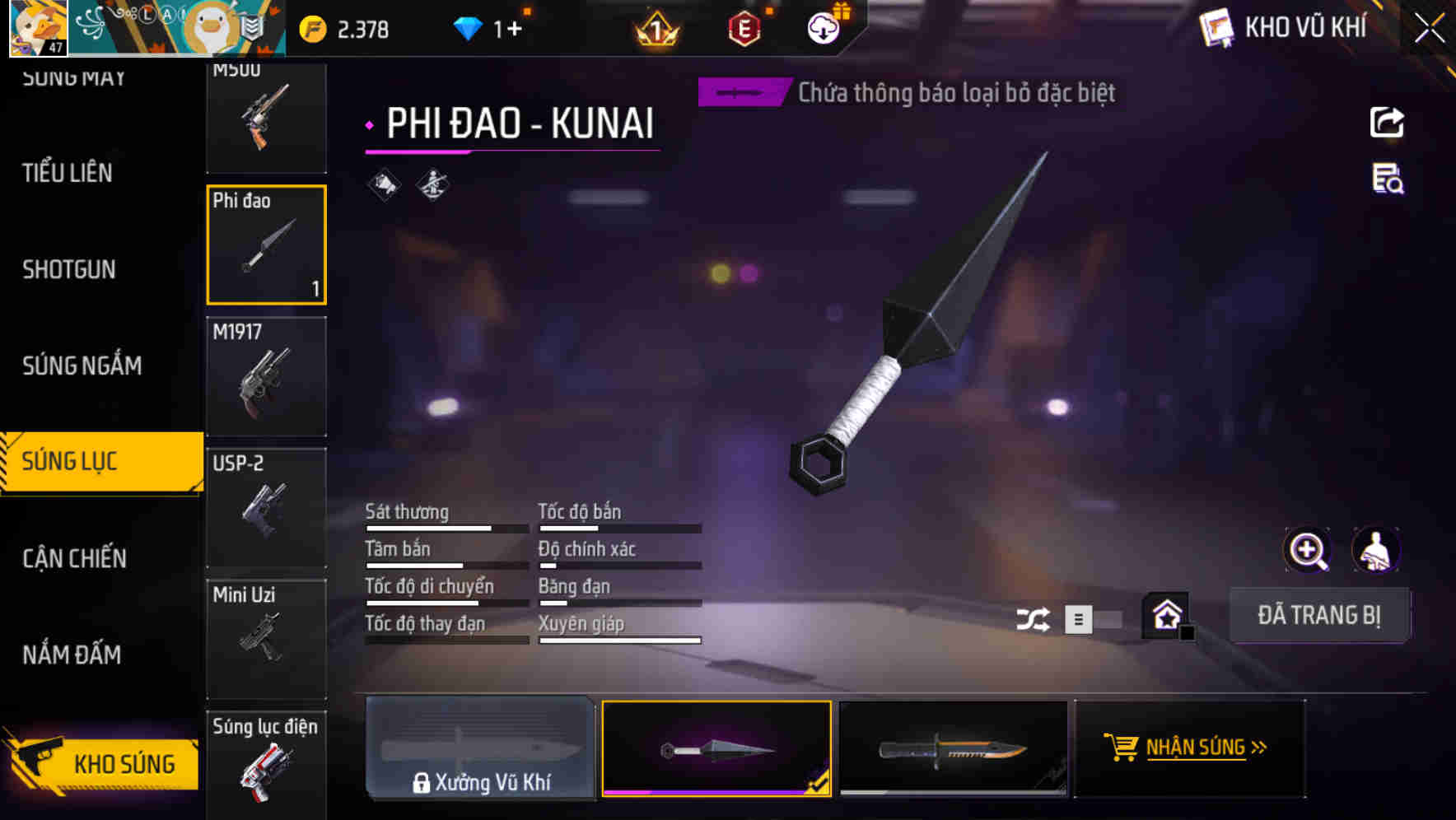Click the share icon at top right
This screenshot has width=1456, height=820.
pos(1387,122)
